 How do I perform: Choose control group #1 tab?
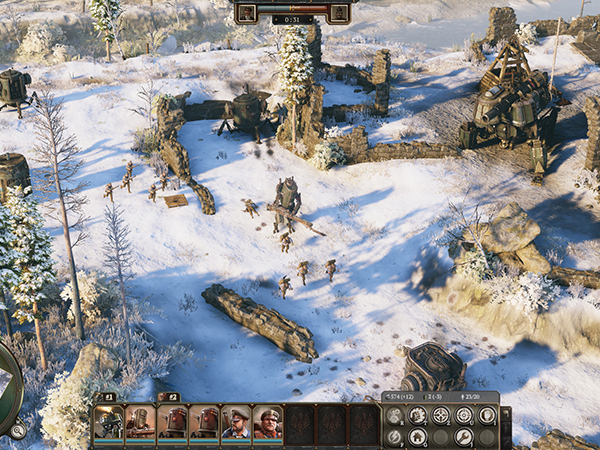click(x=109, y=398)
